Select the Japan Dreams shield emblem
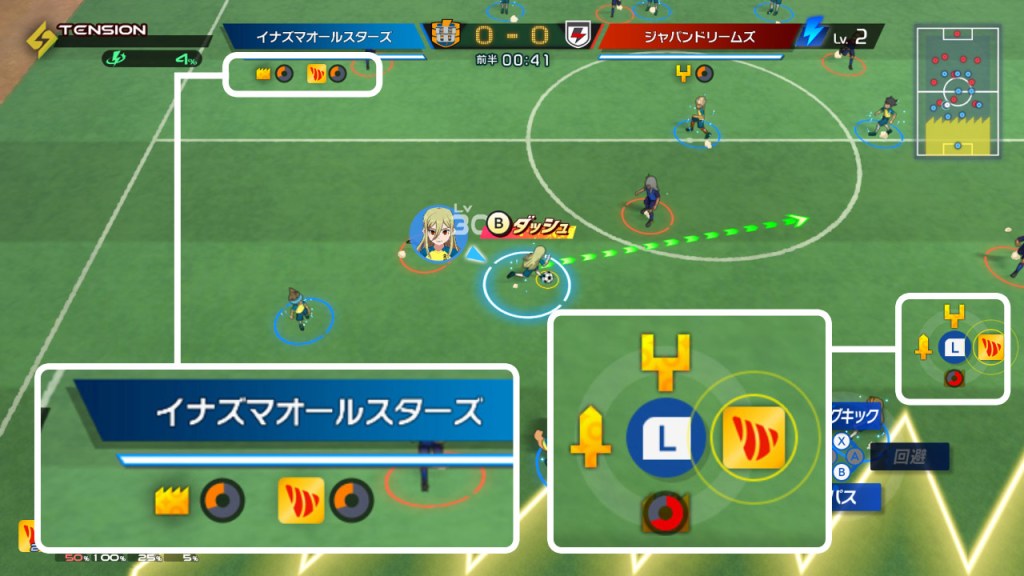This screenshot has width=1024, height=576. point(578,36)
